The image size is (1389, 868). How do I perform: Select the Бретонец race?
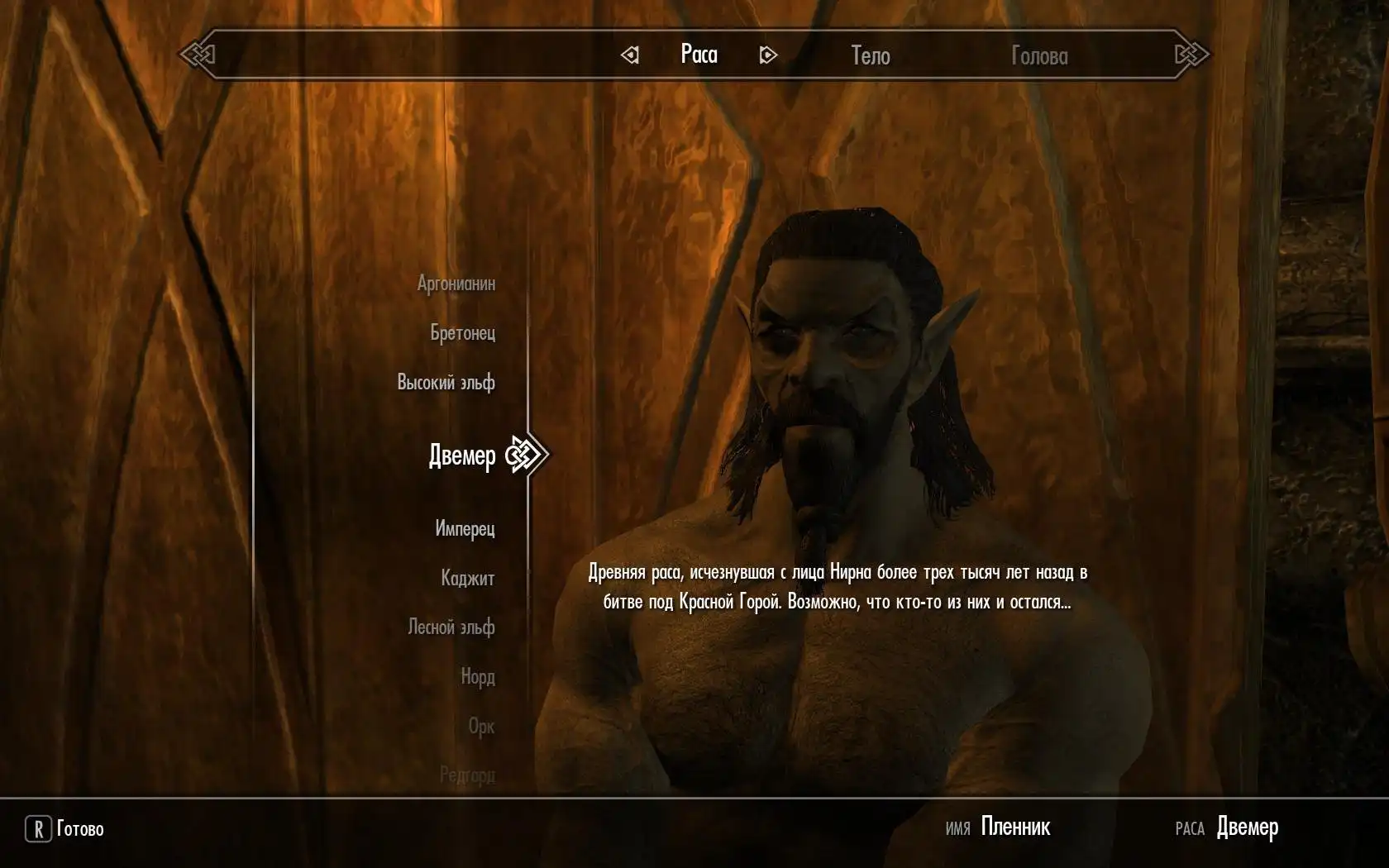[x=462, y=332]
